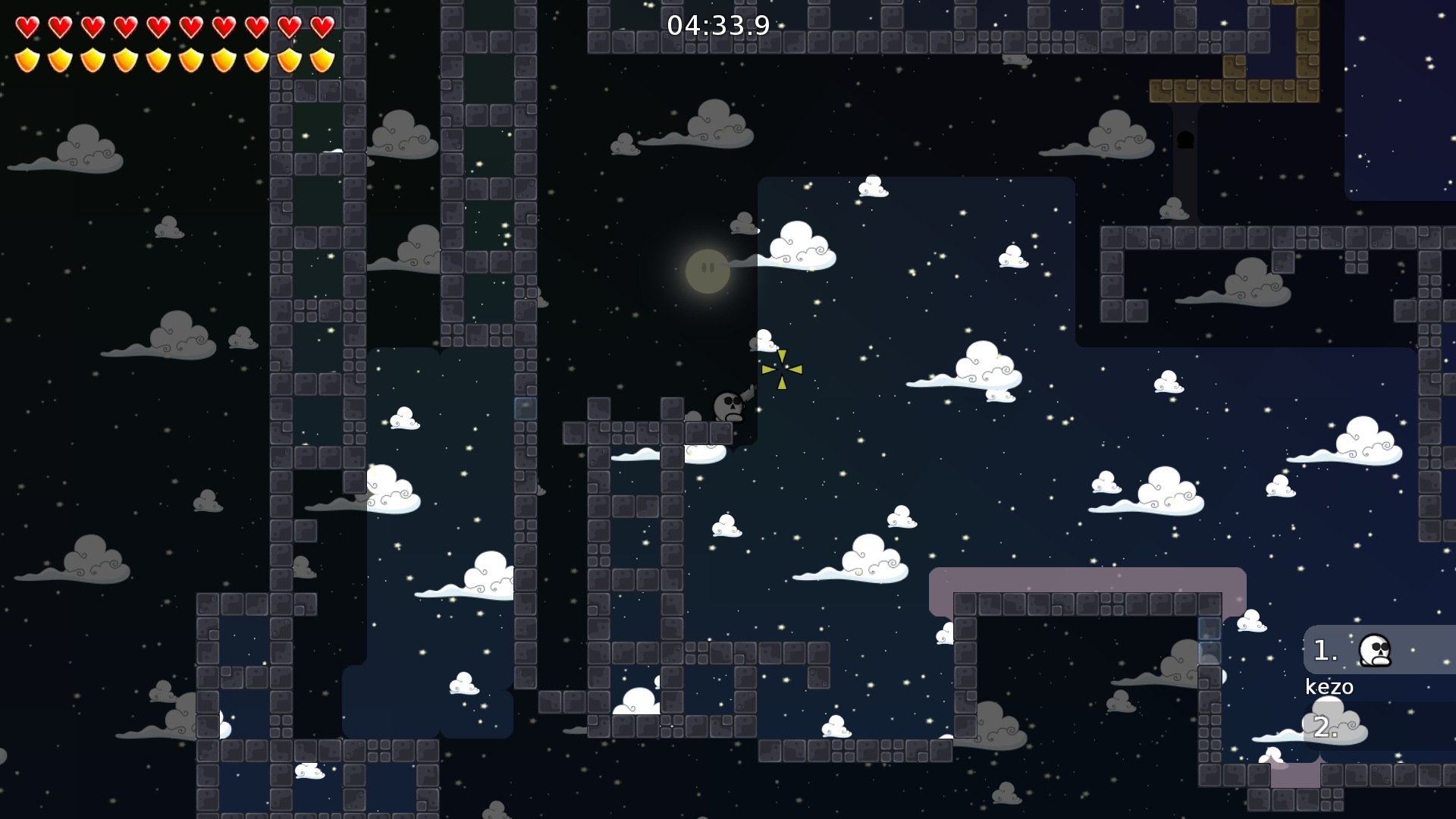This screenshot has height=819, width=1456.
Task: Click the first red heart icon
Action: (27, 28)
